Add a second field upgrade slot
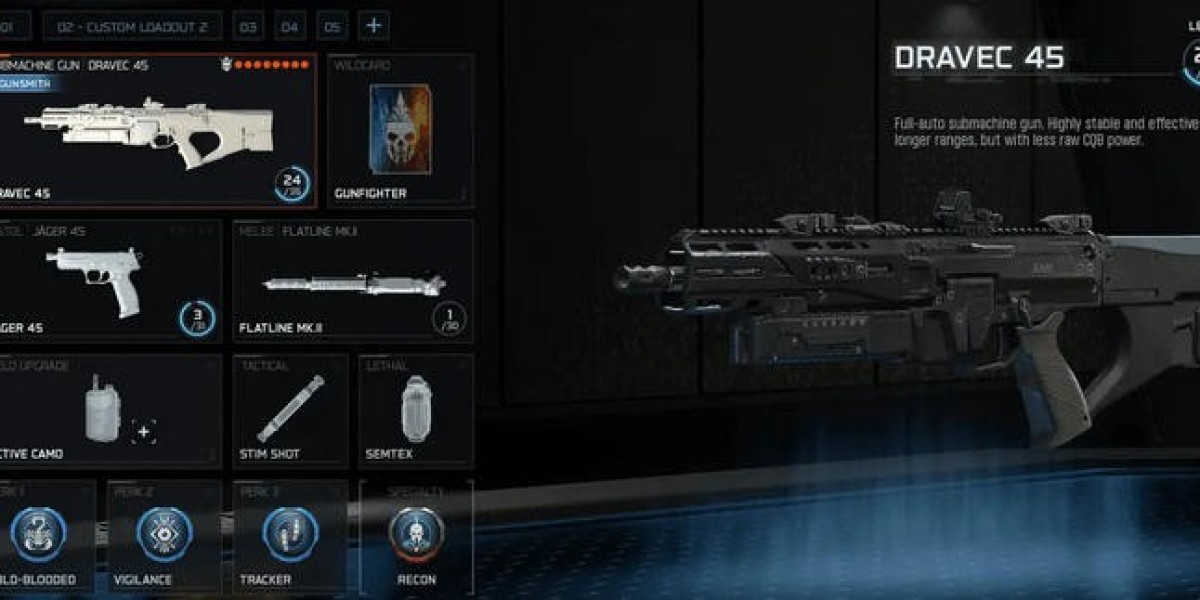1200x600 pixels. click(144, 432)
